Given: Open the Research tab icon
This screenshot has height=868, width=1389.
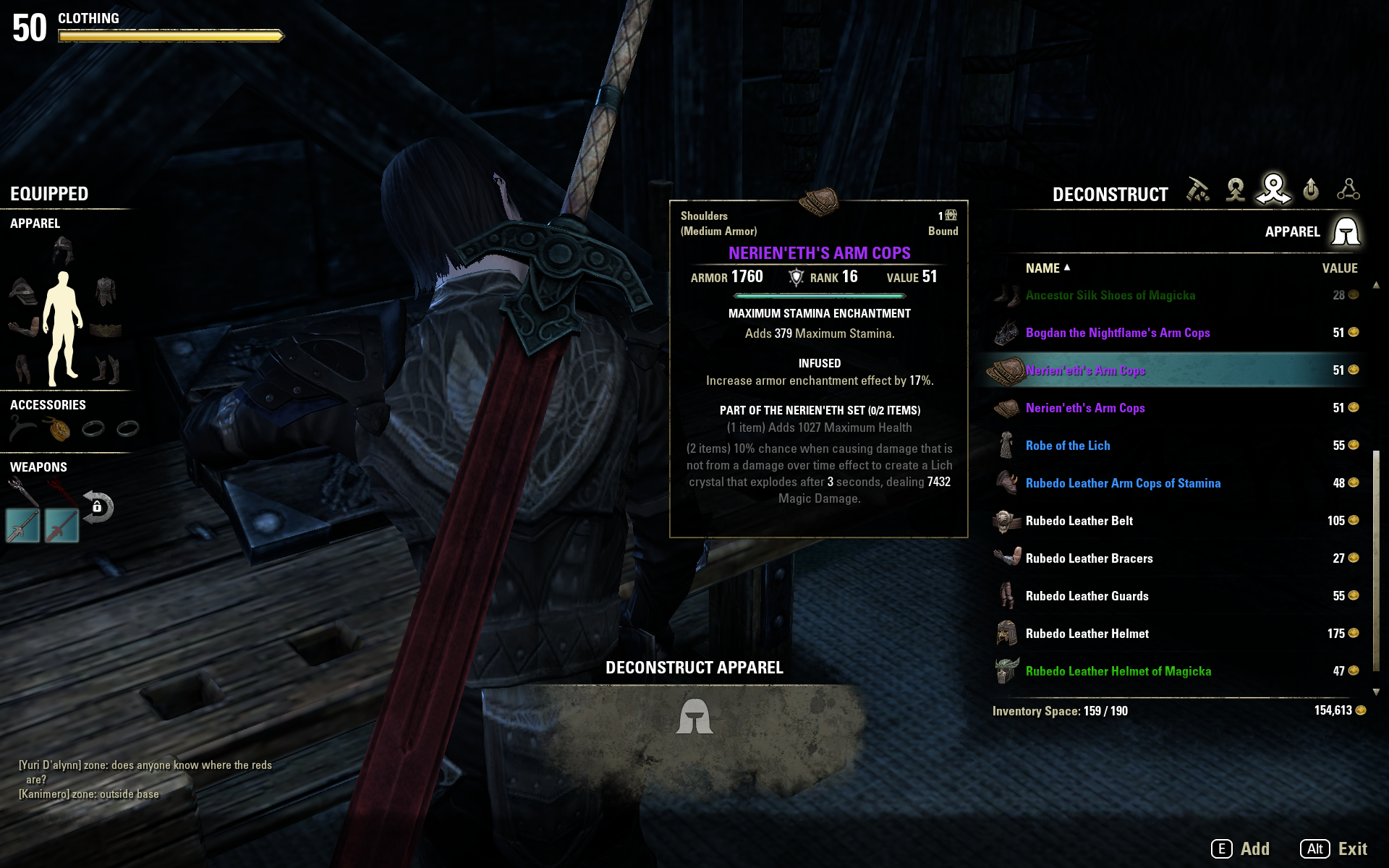Looking at the screenshot, I should pos(1350,190).
